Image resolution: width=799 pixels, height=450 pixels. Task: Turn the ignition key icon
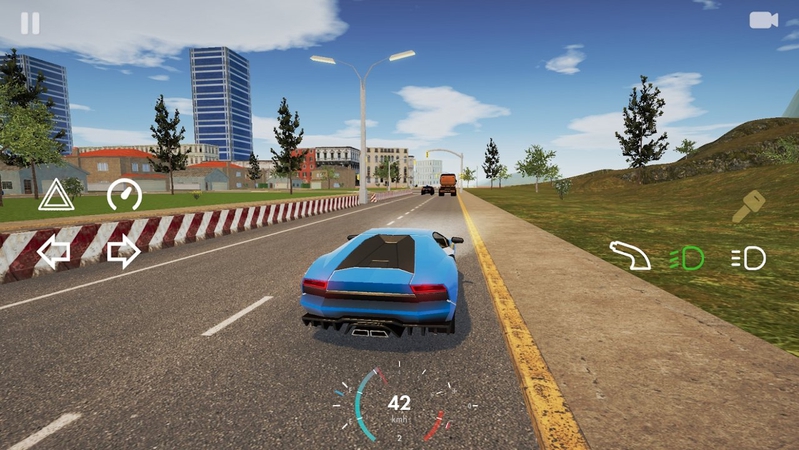(748, 207)
